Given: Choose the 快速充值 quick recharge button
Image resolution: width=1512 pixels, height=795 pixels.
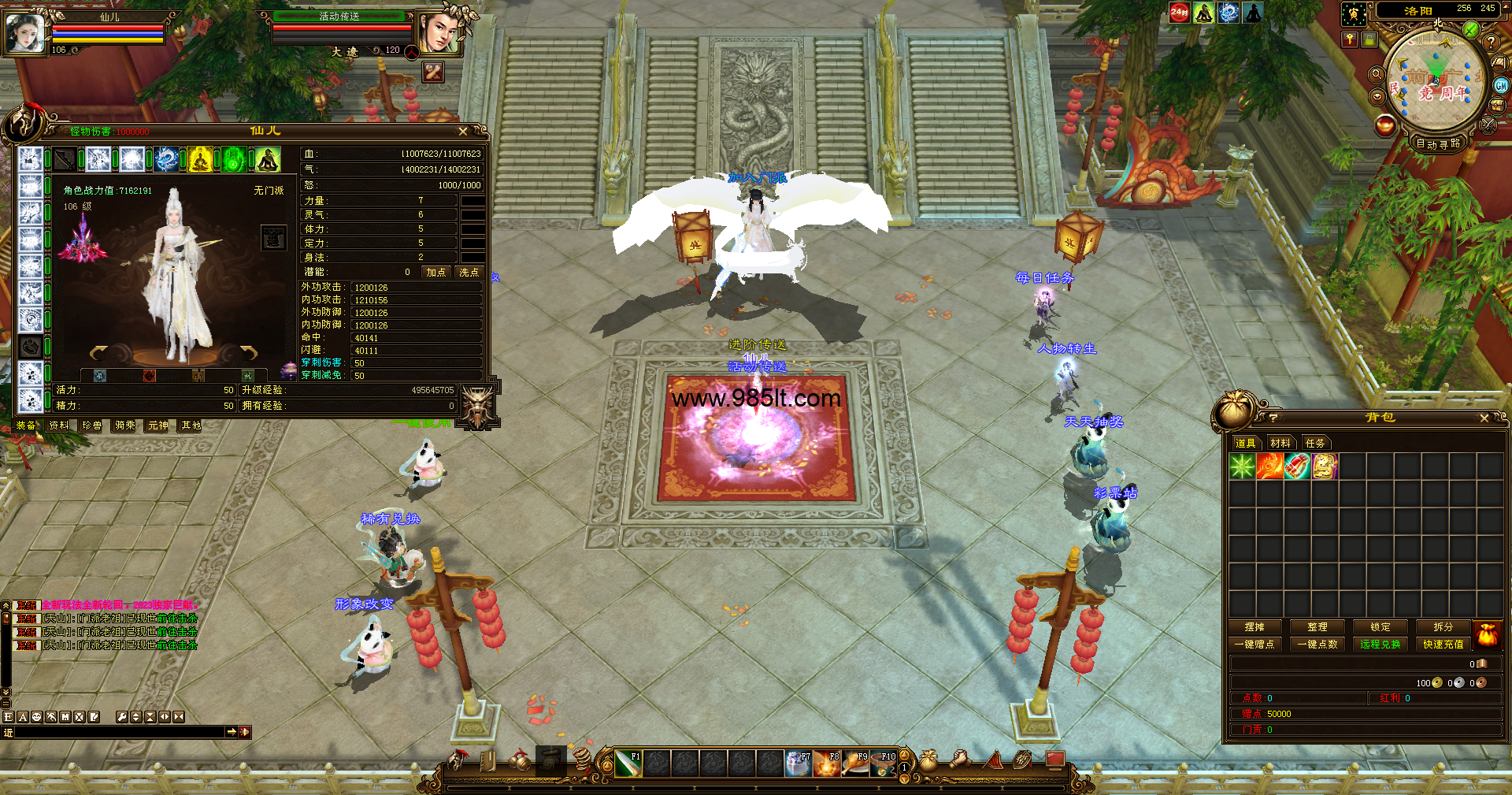Looking at the screenshot, I should click(x=1443, y=645).
